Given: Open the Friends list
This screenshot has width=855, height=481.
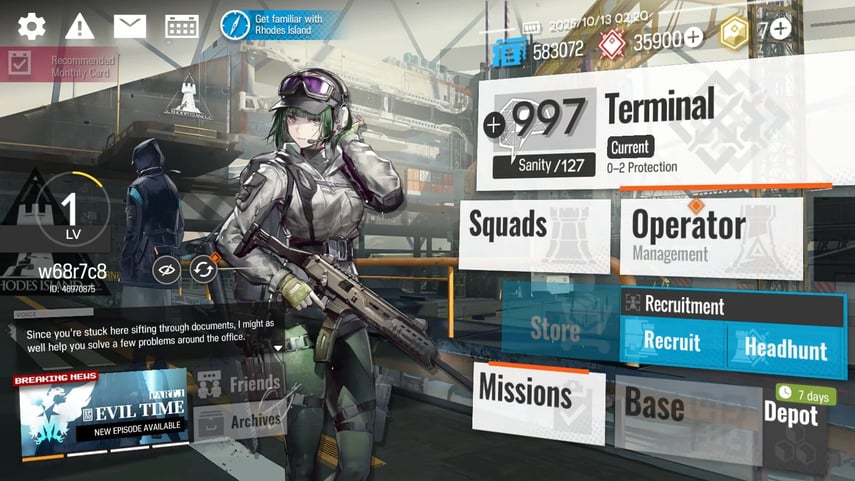Looking at the screenshot, I should pos(240,384).
